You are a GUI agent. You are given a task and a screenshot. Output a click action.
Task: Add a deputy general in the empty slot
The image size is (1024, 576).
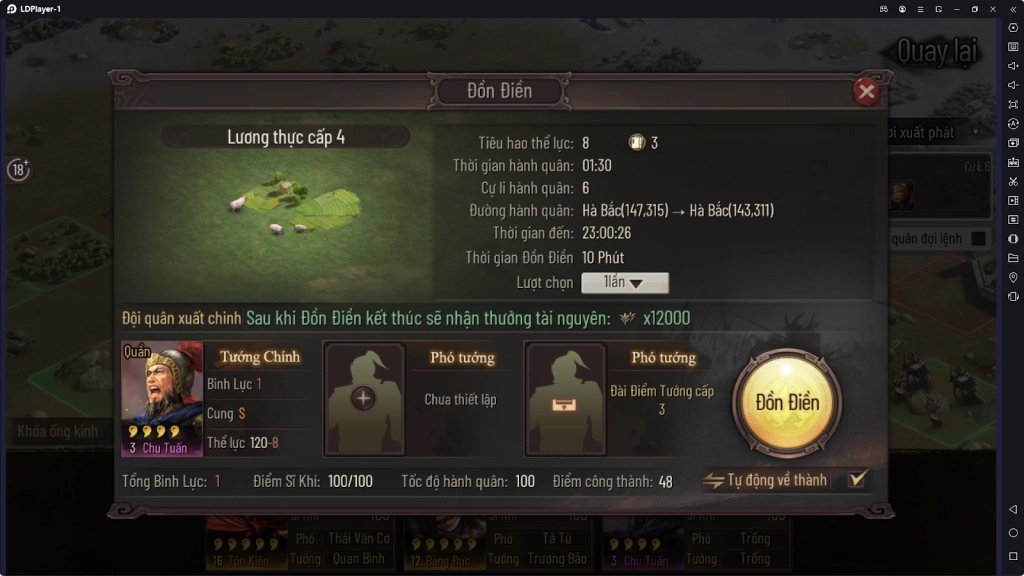363,399
